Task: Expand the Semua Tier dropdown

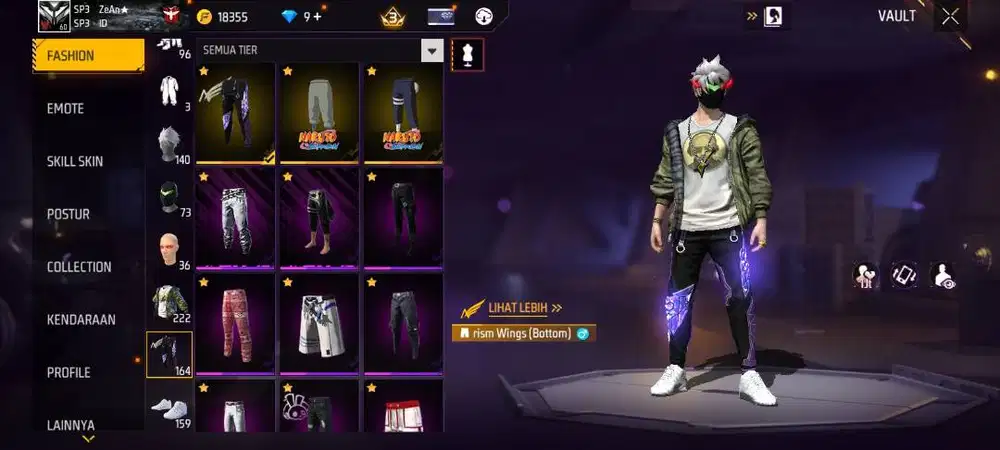Action: coord(432,51)
